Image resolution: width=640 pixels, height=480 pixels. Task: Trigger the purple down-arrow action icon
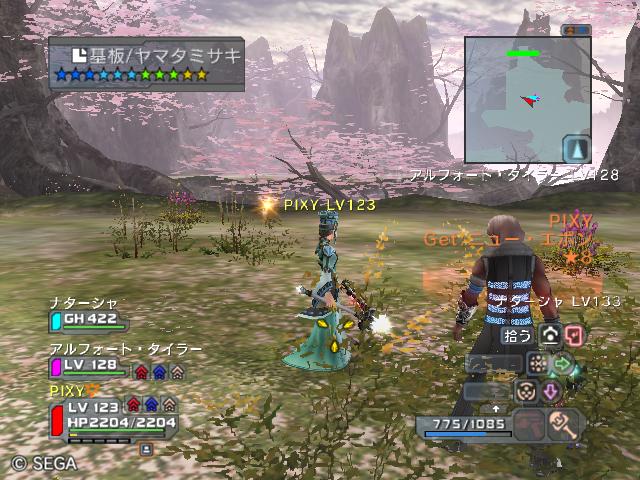coord(550,391)
